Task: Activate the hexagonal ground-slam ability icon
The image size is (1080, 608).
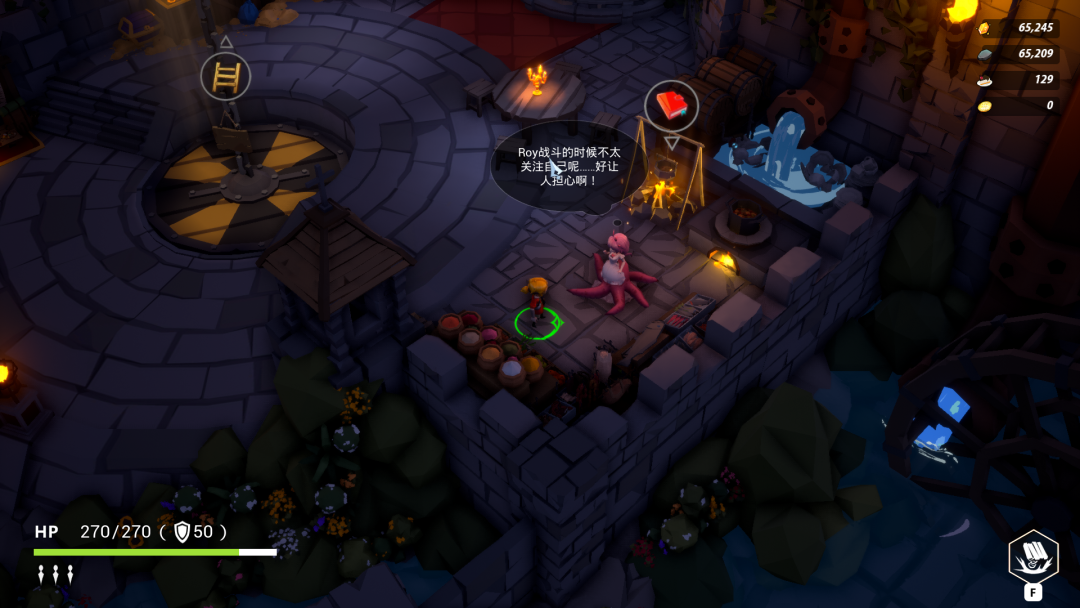Action: pyautogui.click(x=1032, y=555)
